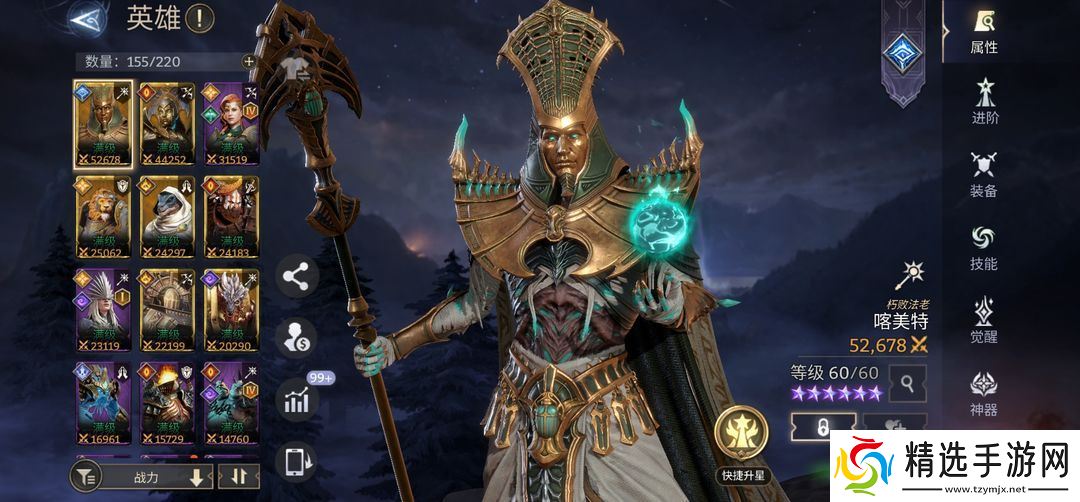1080x502 pixels.
Task: Open the 英雄 info exclamation icon
Action: click(x=200, y=18)
